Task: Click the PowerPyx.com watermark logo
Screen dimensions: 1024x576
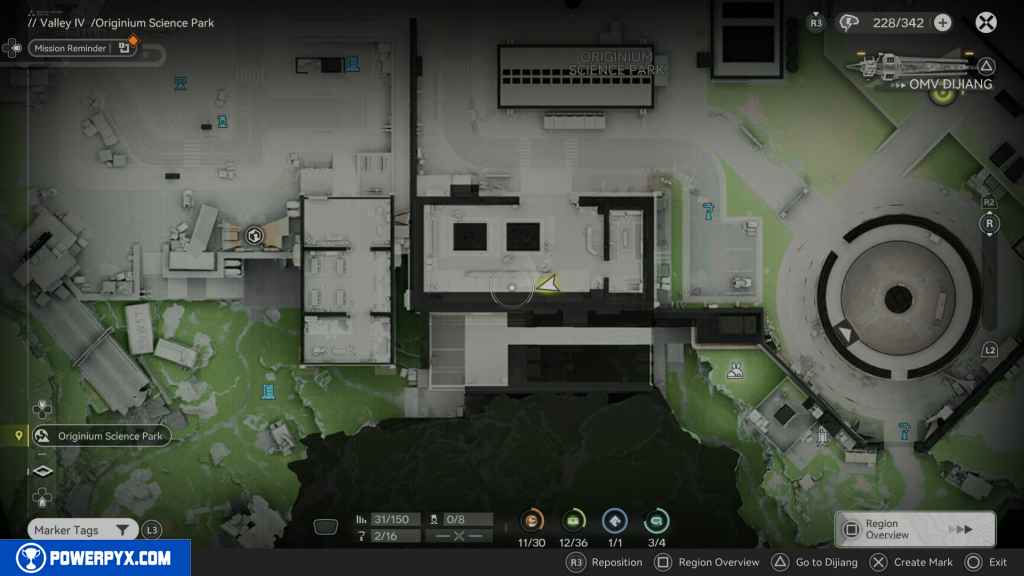Action: click(x=95, y=558)
